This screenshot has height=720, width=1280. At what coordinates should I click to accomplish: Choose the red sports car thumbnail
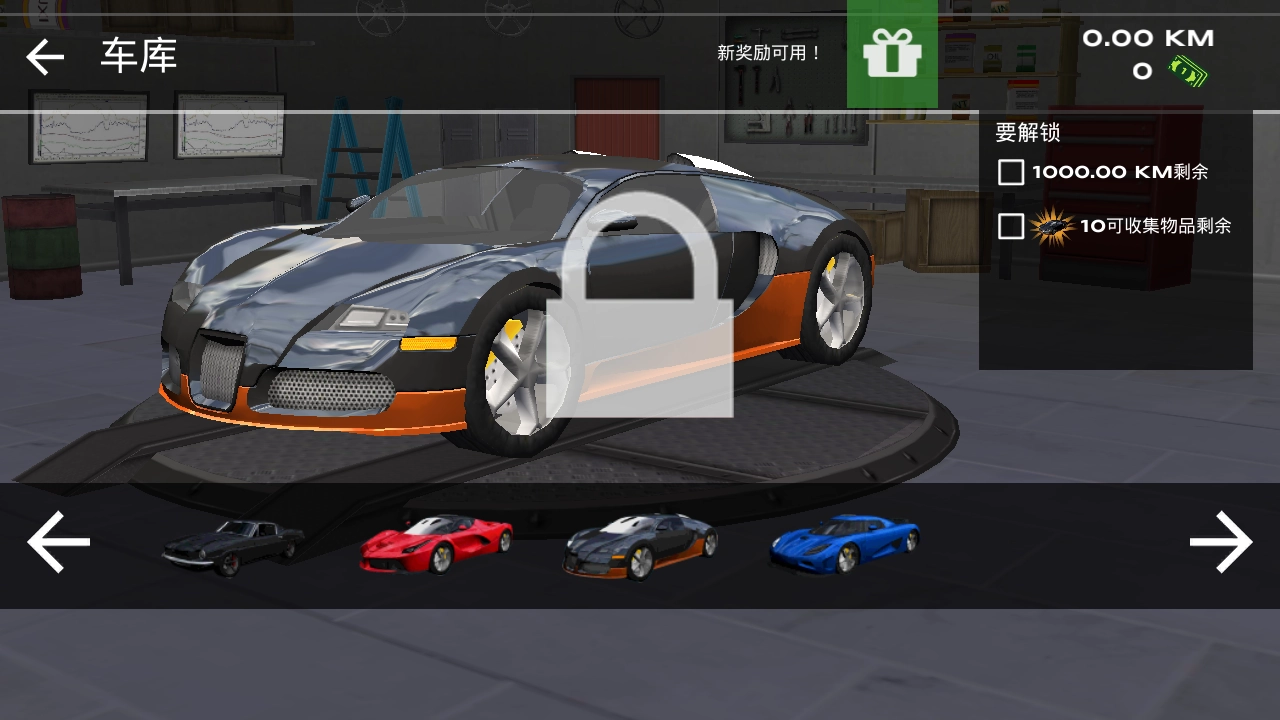(x=437, y=544)
